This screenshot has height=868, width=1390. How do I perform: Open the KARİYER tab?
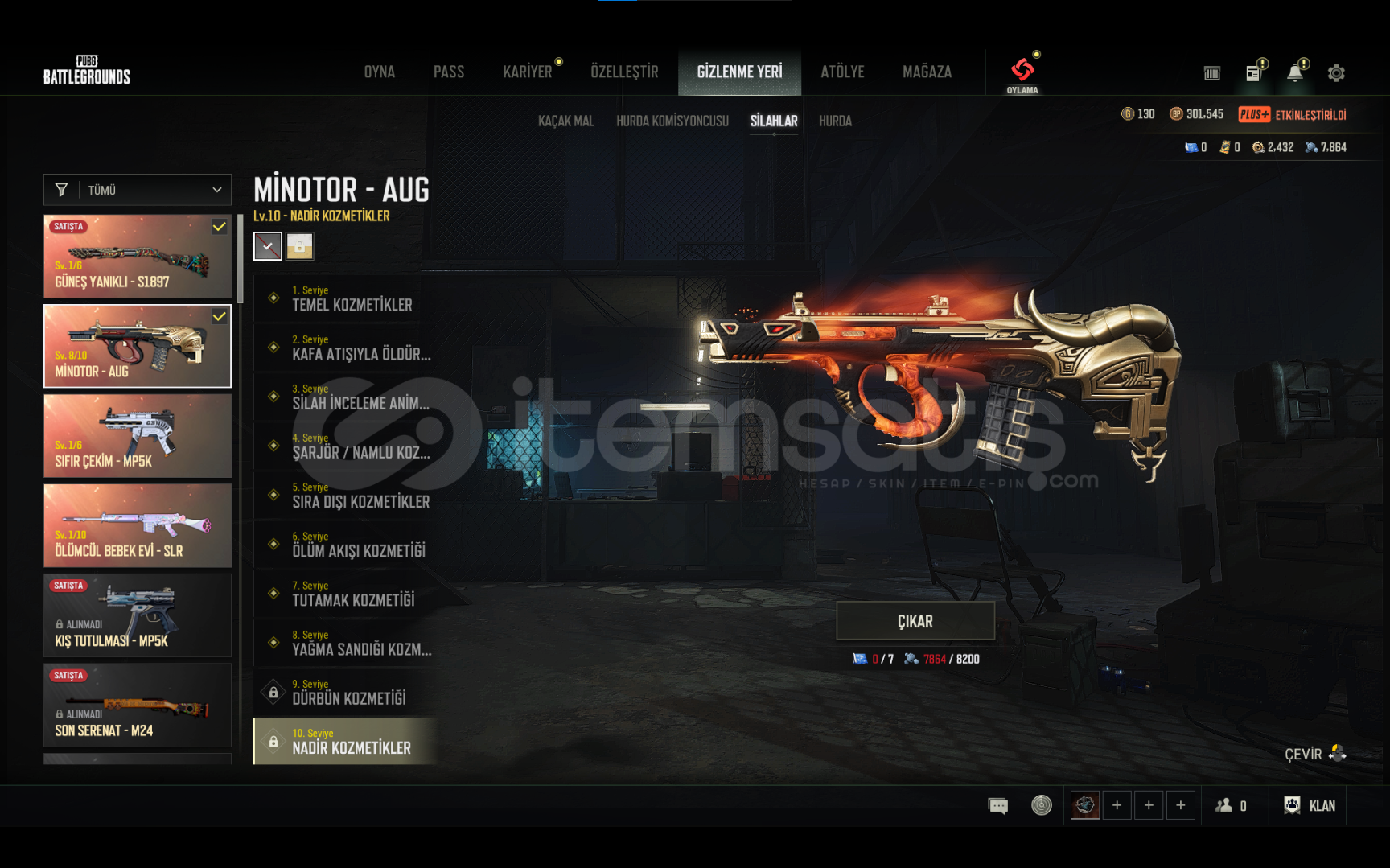click(x=528, y=72)
